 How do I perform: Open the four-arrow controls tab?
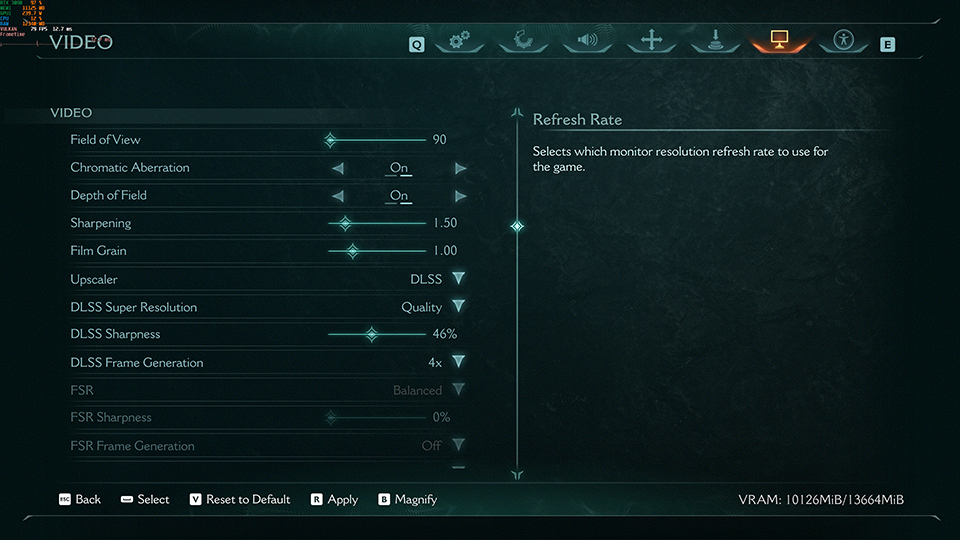point(652,41)
